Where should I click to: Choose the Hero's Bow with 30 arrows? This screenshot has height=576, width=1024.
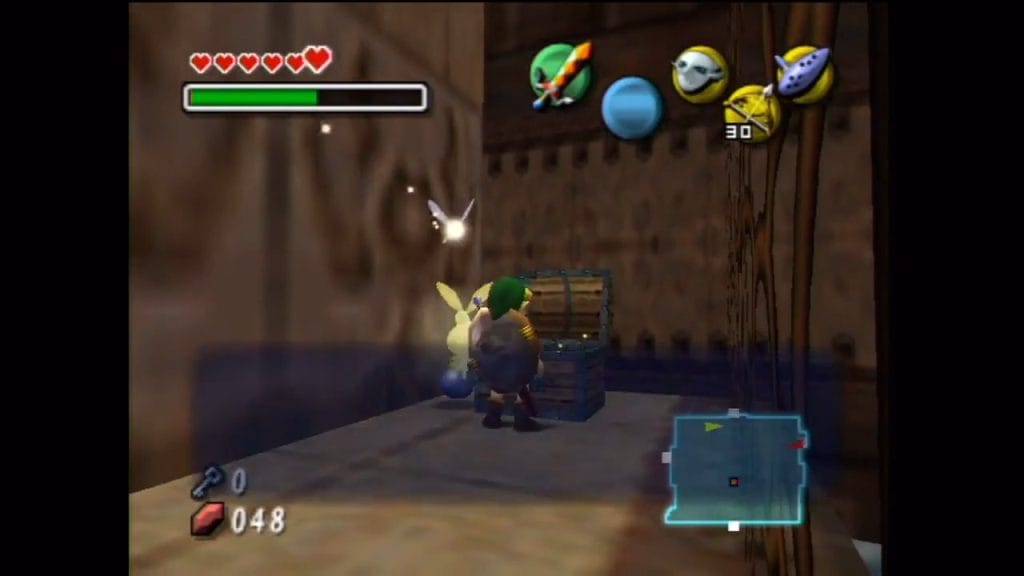pos(752,112)
